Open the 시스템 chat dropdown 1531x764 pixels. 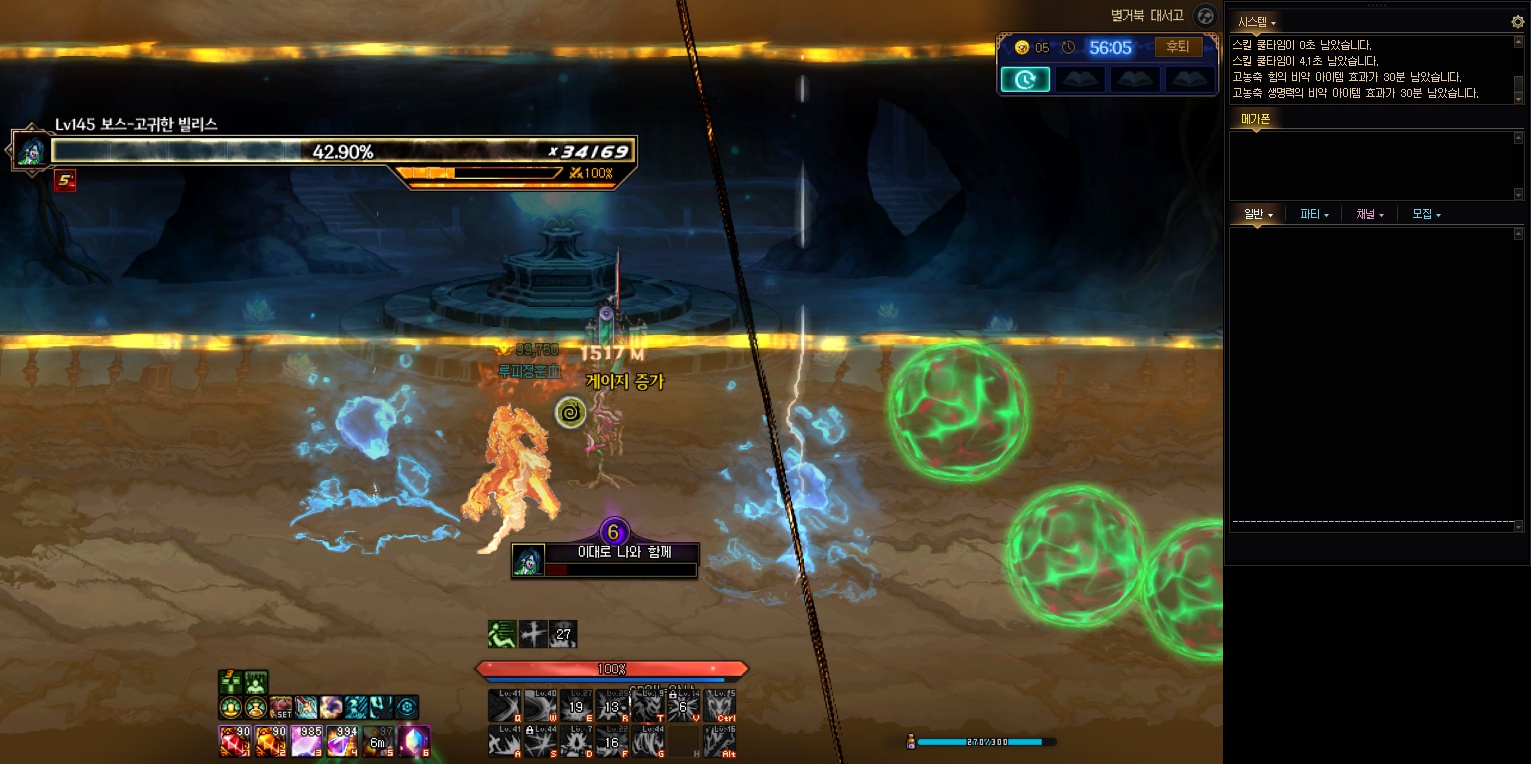tap(1257, 22)
